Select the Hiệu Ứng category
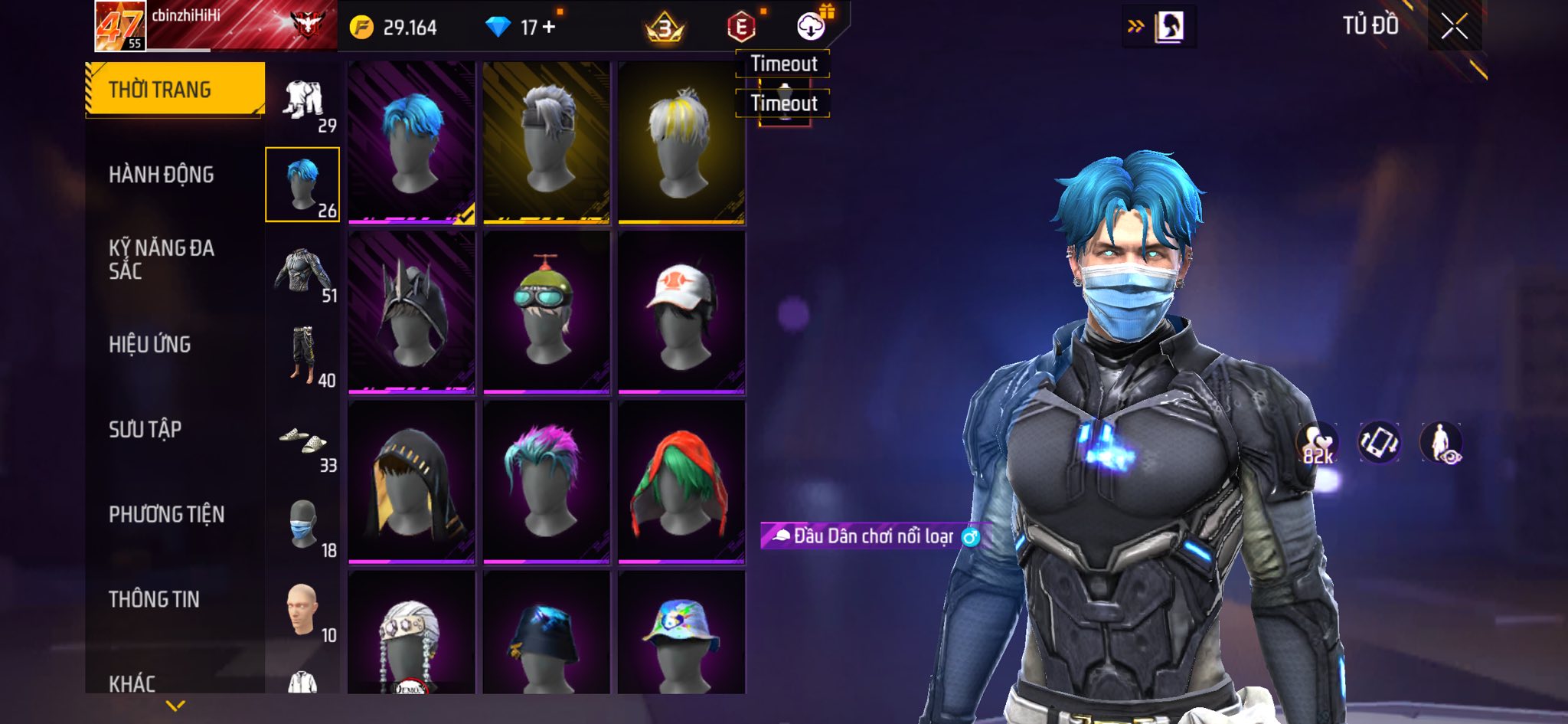This screenshot has width=1568, height=724. [x=150, y=344]
